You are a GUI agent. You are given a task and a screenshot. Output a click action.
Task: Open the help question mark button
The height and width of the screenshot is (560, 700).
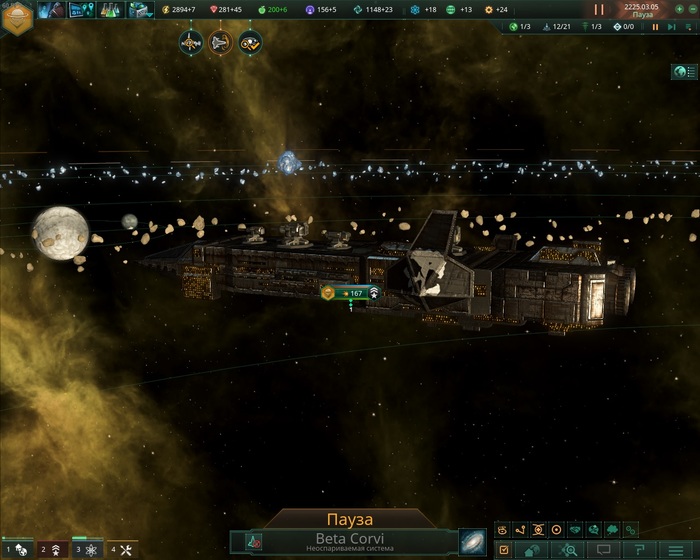[x=639, y=549]
